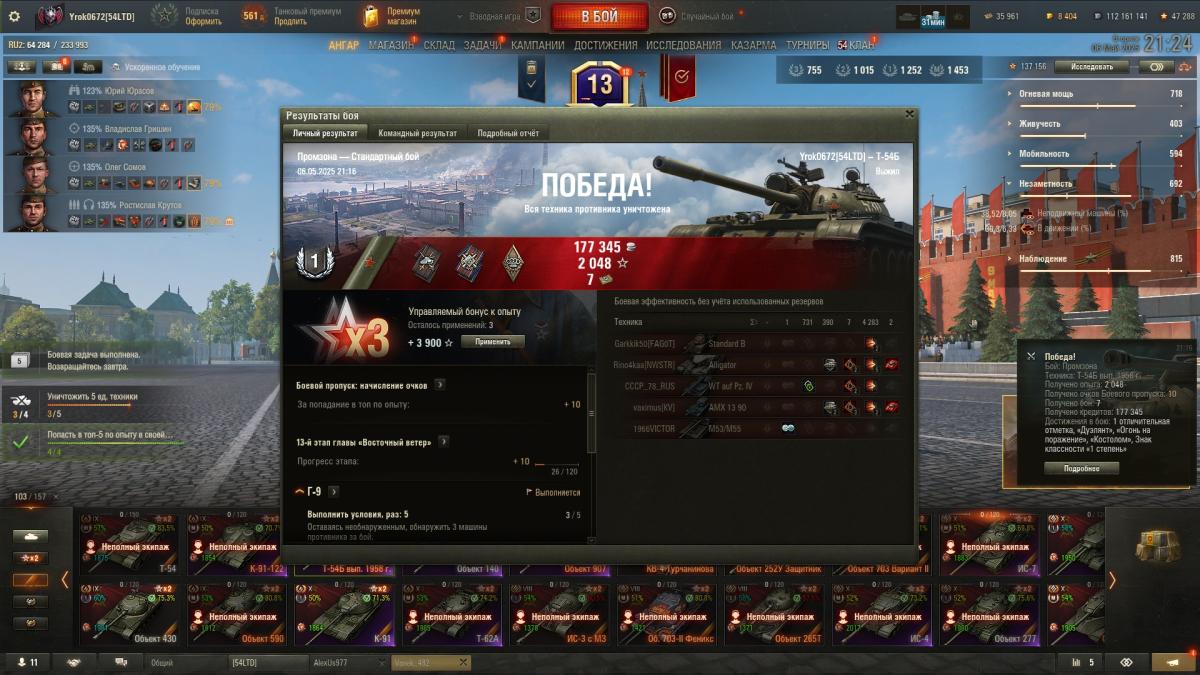Expand the Г-9 mission section

[x=334, y=492]
